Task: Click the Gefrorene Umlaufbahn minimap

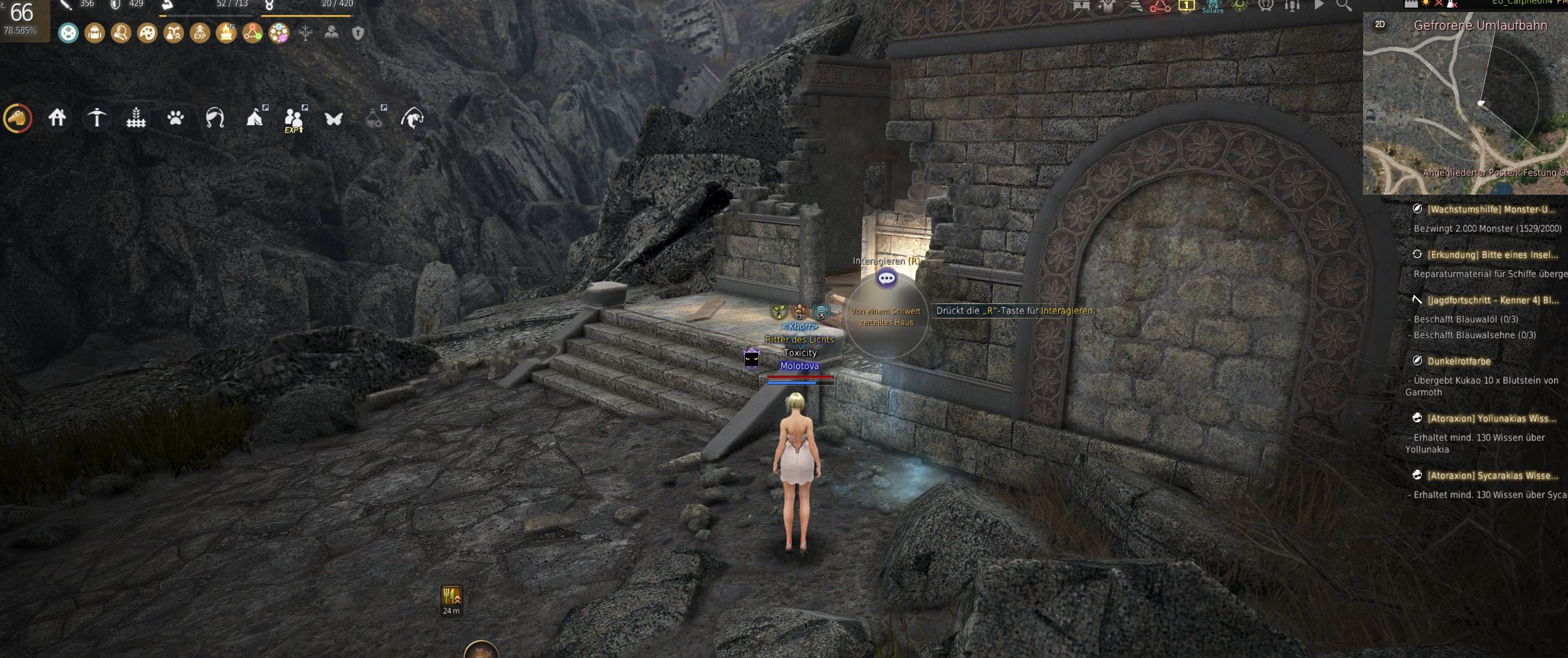Action: [x=1467, y=107]
